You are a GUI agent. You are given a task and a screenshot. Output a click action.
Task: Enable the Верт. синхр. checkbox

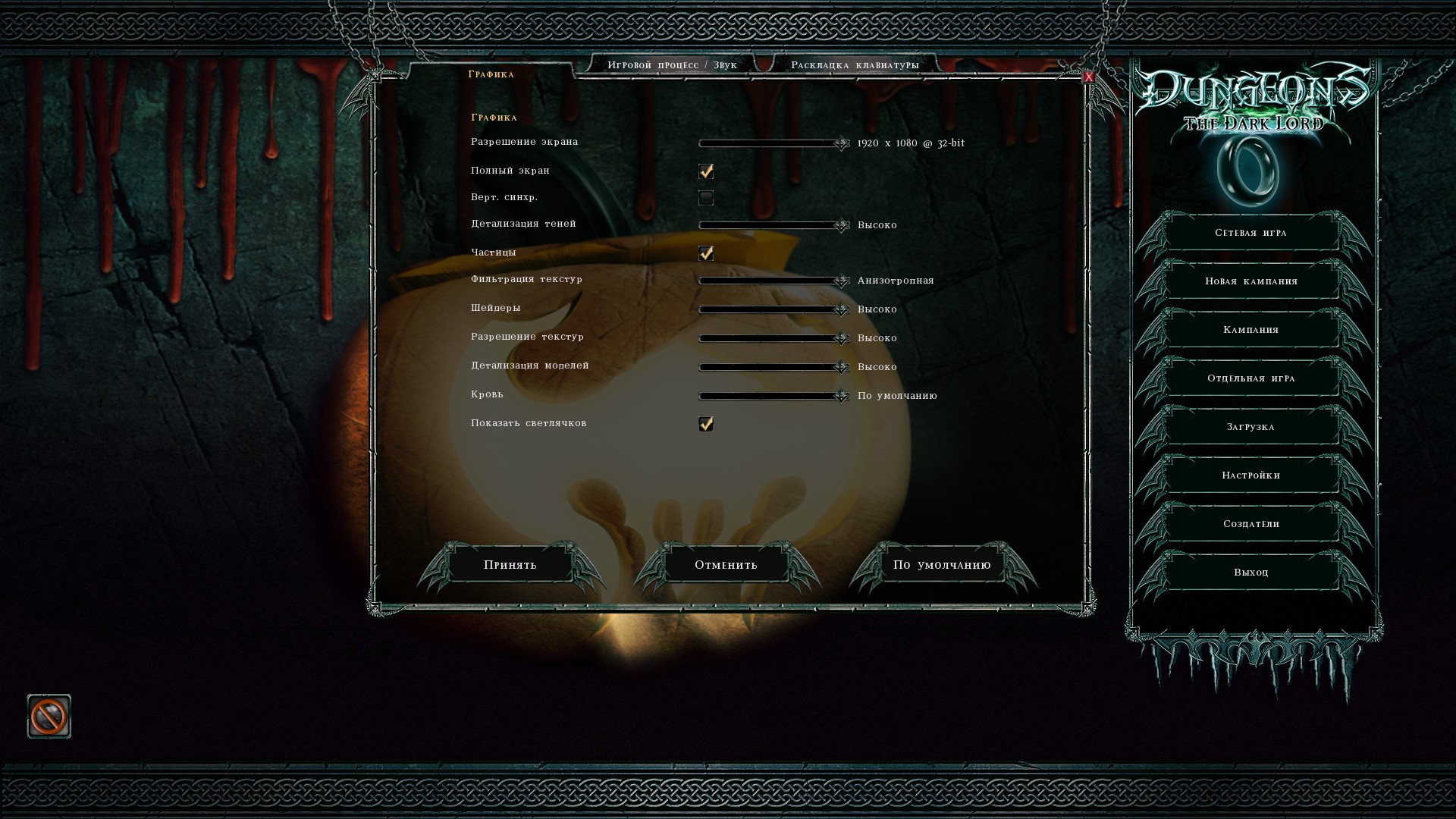point(706,199)
